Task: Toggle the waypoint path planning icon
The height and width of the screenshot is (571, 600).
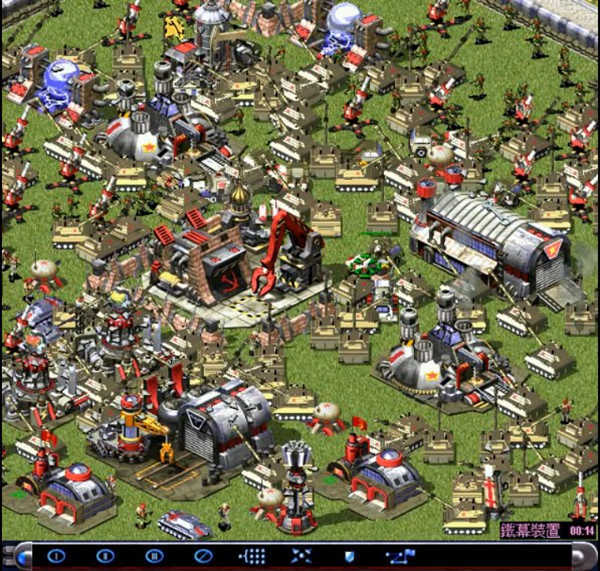Action: click(x=399, y=555)
